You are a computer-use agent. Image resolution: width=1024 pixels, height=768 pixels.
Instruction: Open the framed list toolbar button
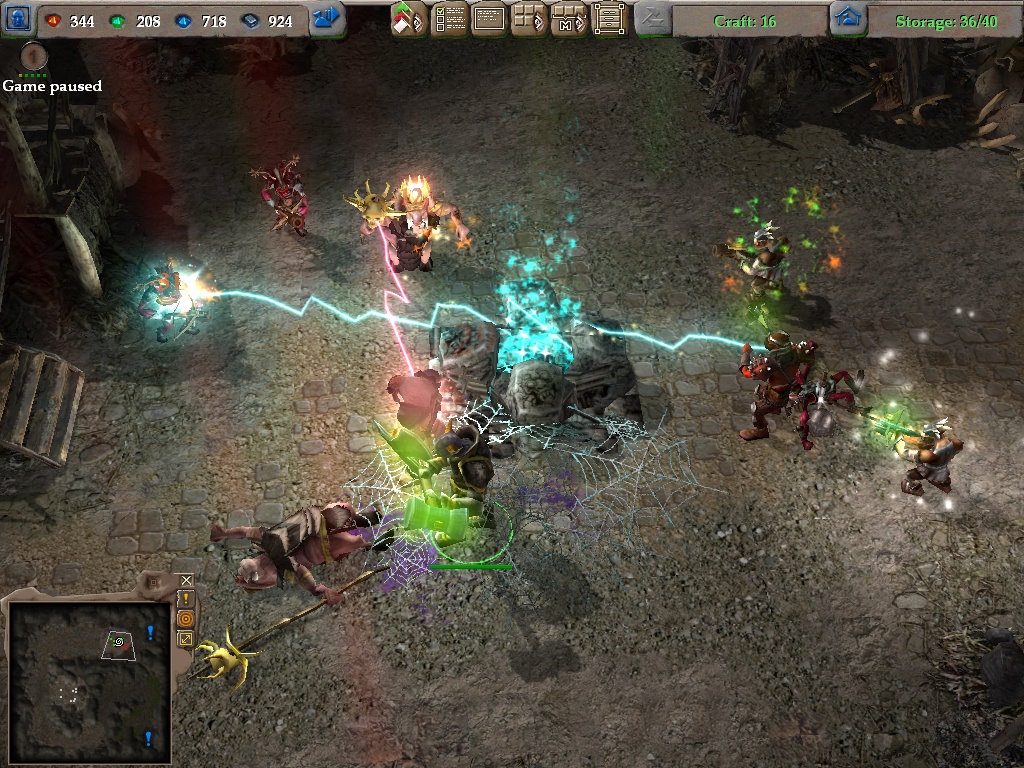point(608,19)
